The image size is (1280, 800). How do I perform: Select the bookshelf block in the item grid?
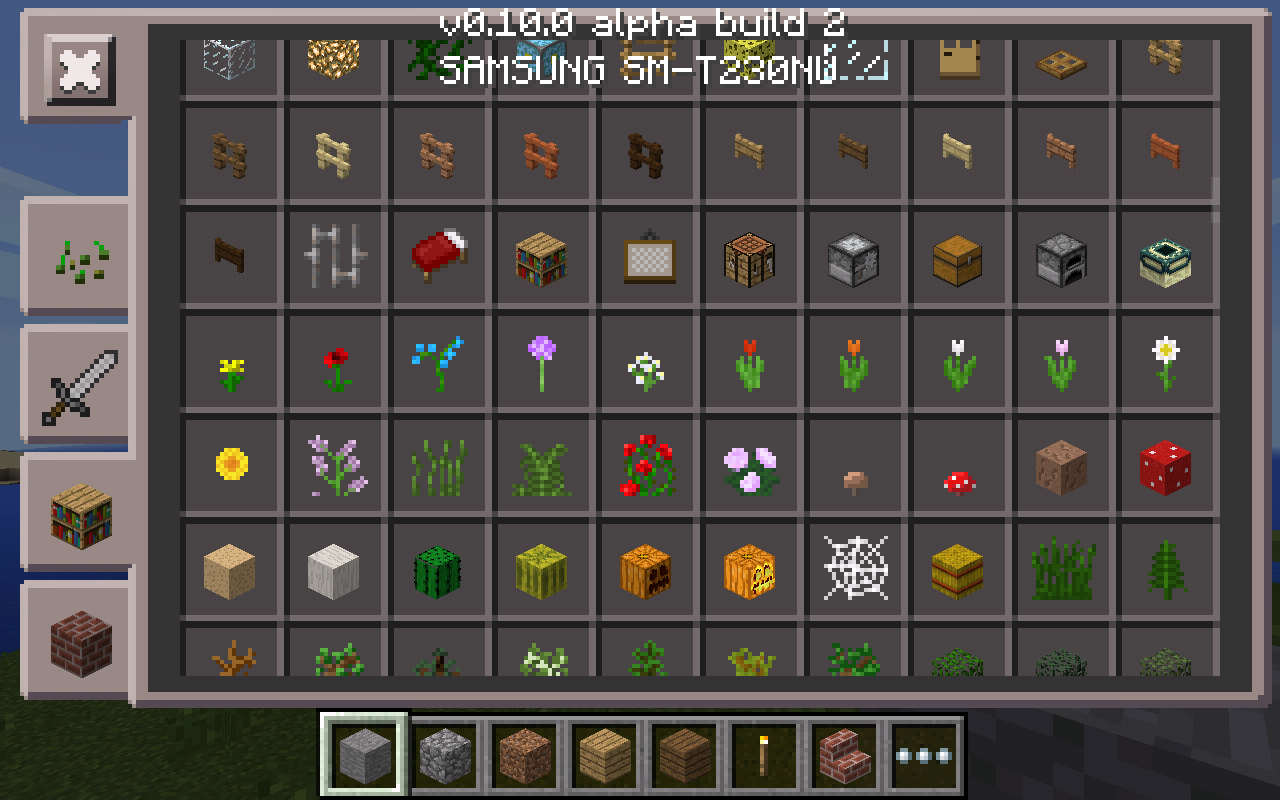tap(543, 258)
